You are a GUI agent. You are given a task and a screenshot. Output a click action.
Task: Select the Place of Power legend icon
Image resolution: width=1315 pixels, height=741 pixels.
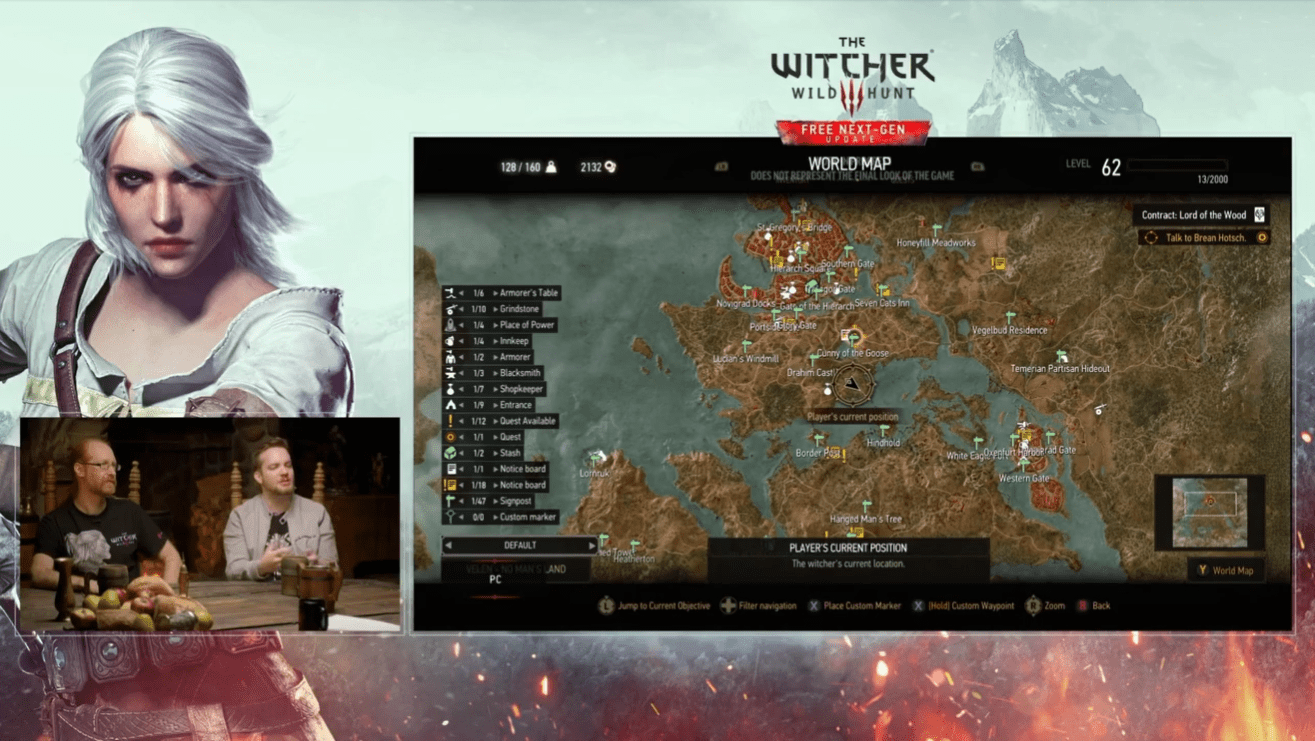click(450, 325)
